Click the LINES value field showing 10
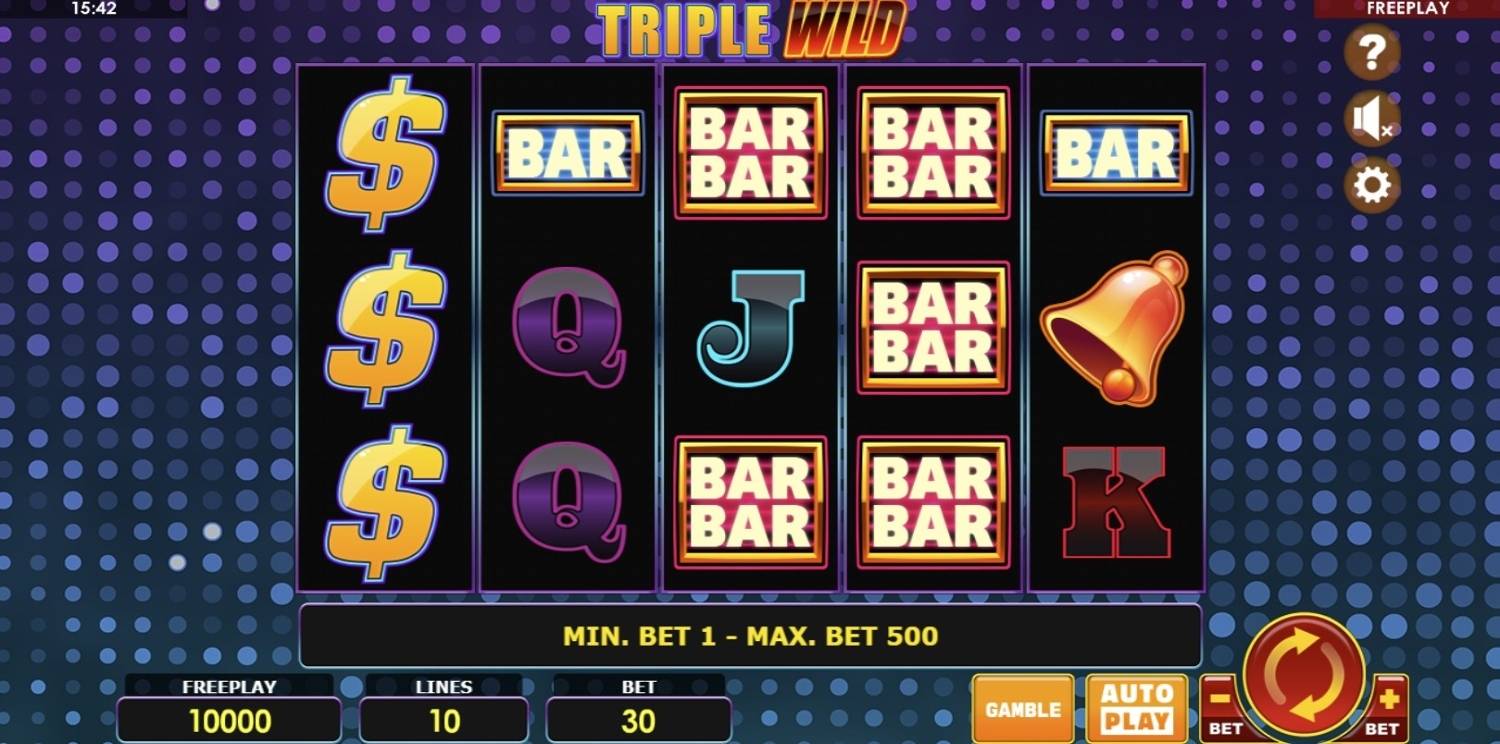 (x=445, y=720)
